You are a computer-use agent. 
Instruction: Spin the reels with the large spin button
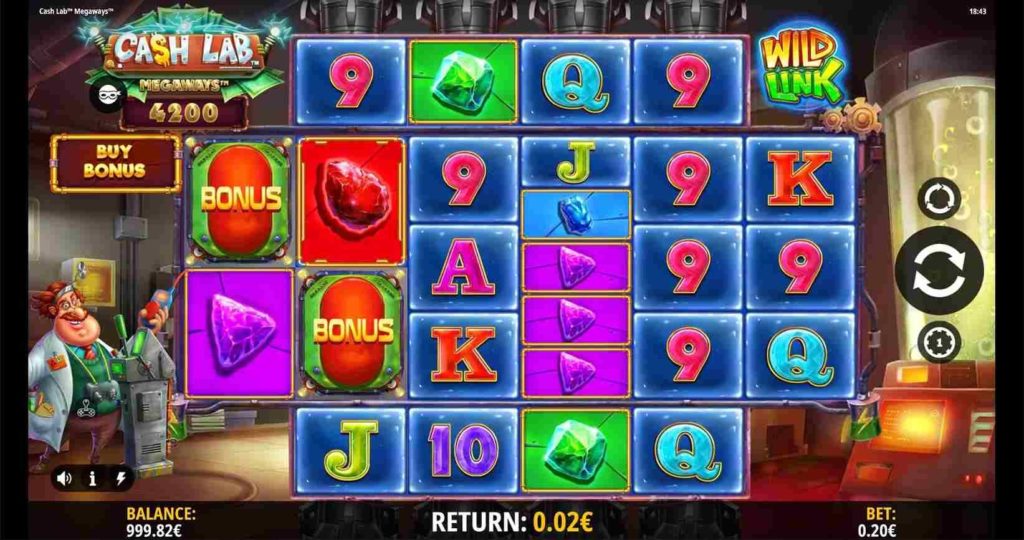[938, 269]
